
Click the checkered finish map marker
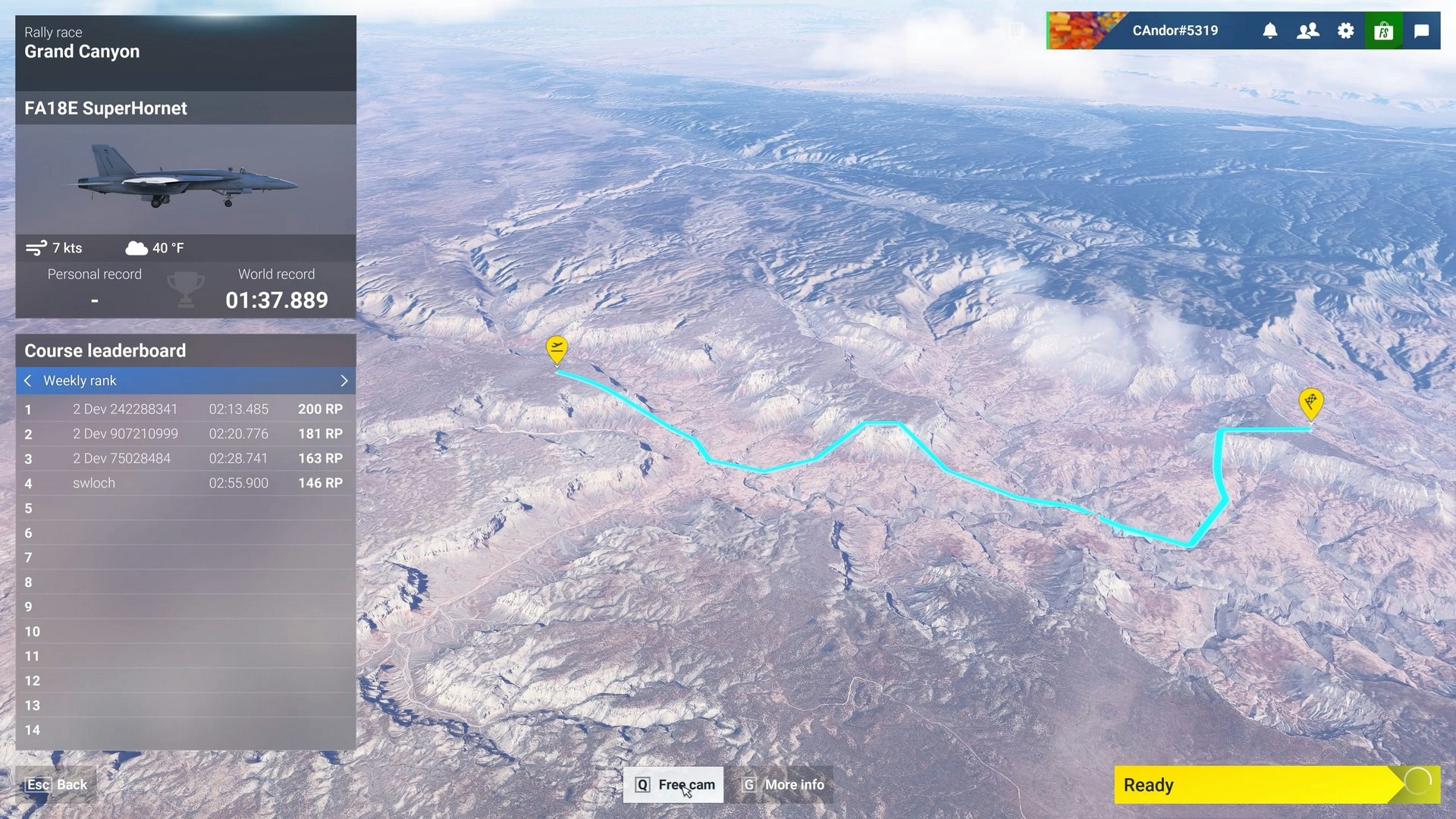(x=1311, y=402)
